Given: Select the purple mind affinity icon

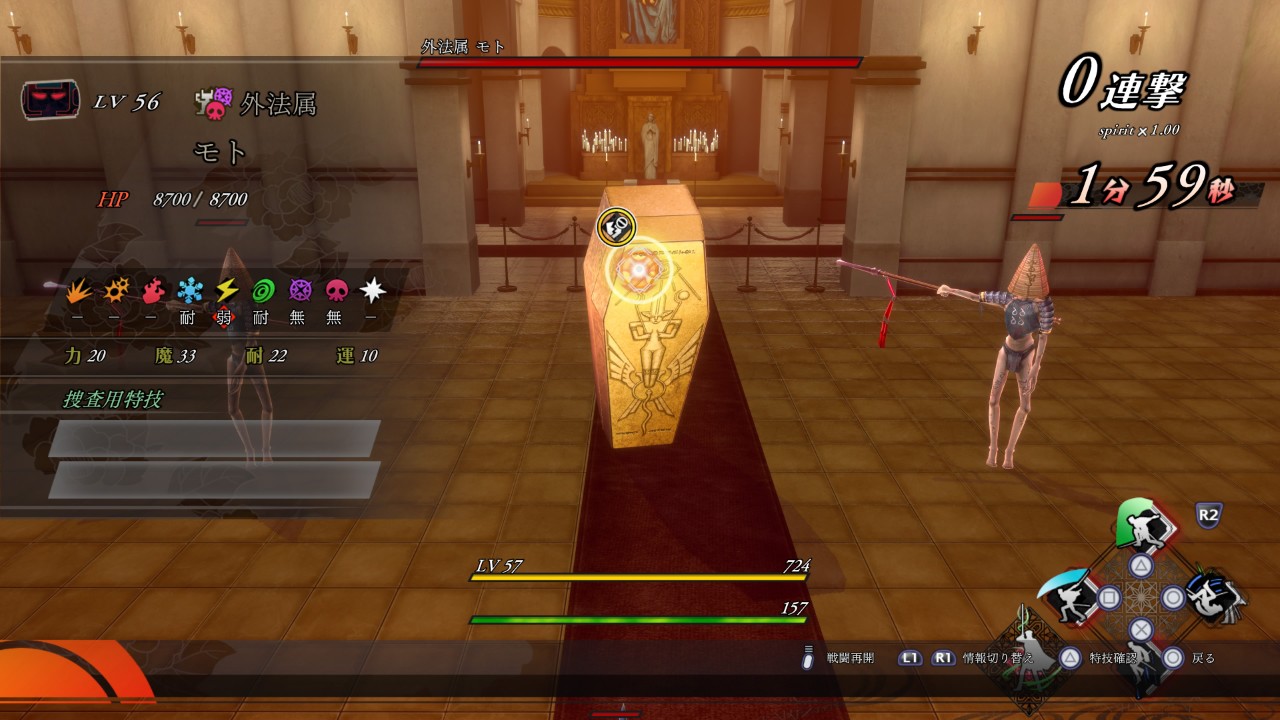Looking at the screenshot, I should coord(300,291).
